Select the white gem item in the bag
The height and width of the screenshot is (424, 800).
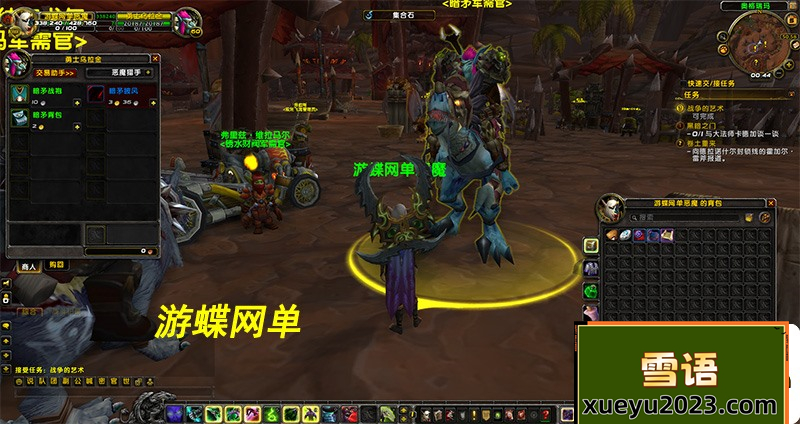(623, 235)
